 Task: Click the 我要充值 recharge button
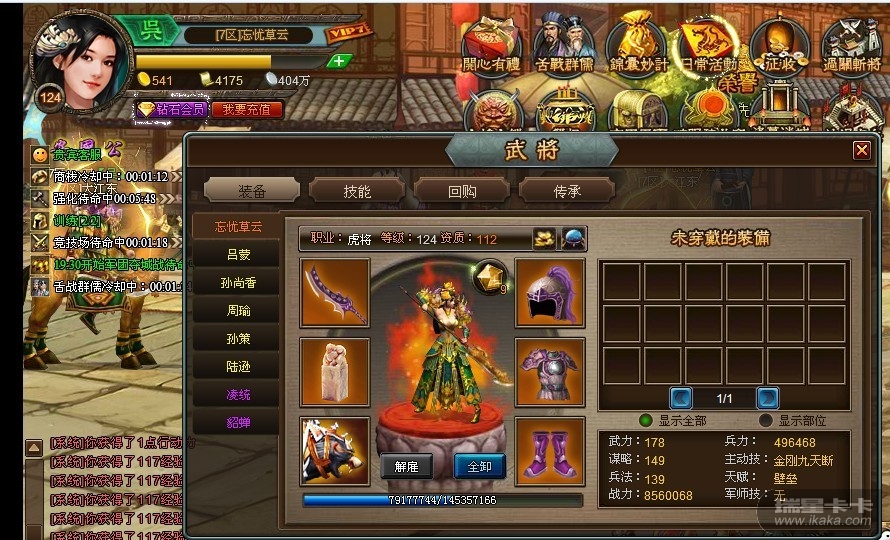[x=246, y=109]
